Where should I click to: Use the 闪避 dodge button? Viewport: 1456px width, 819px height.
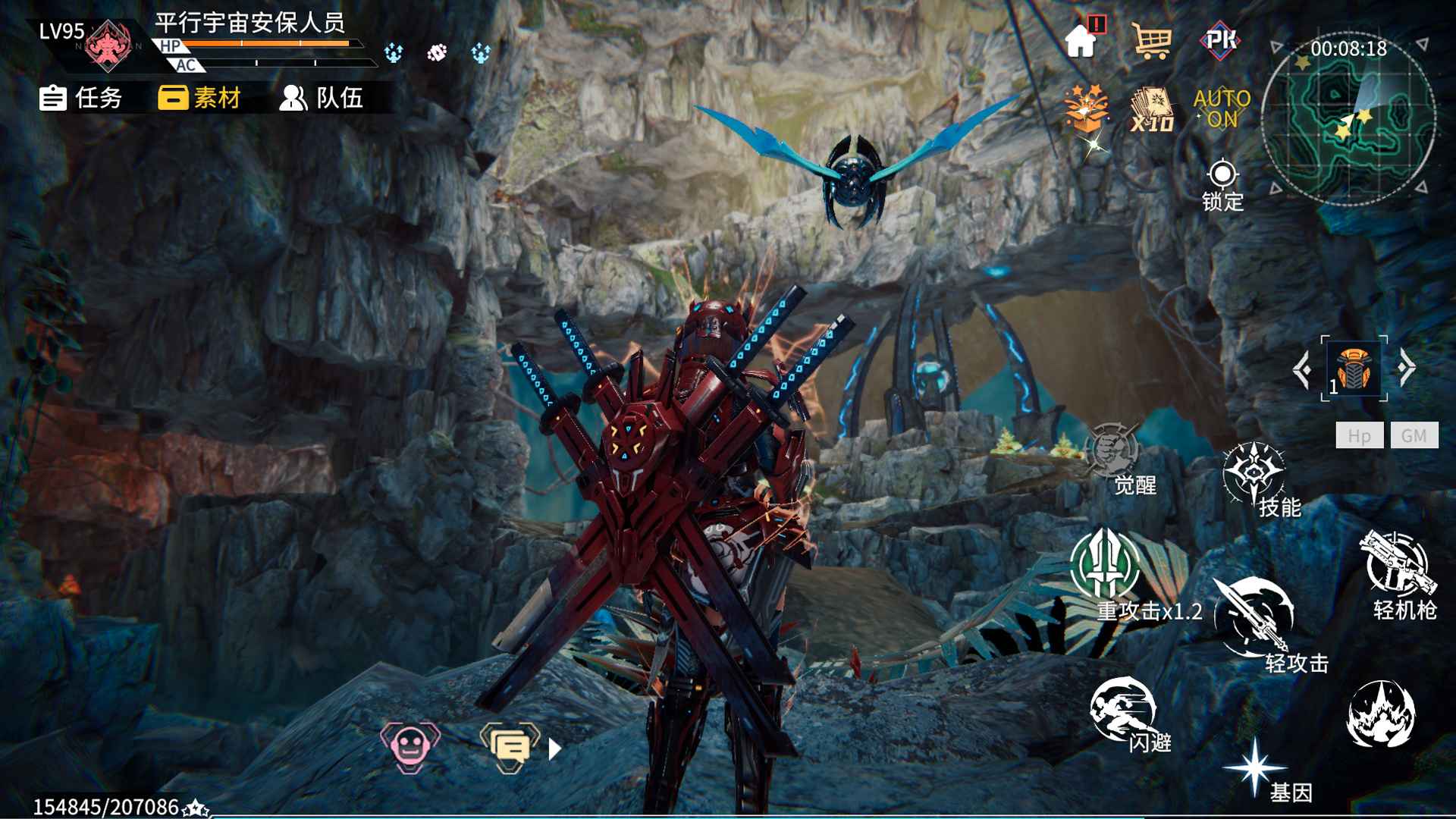coord(1122,709)
